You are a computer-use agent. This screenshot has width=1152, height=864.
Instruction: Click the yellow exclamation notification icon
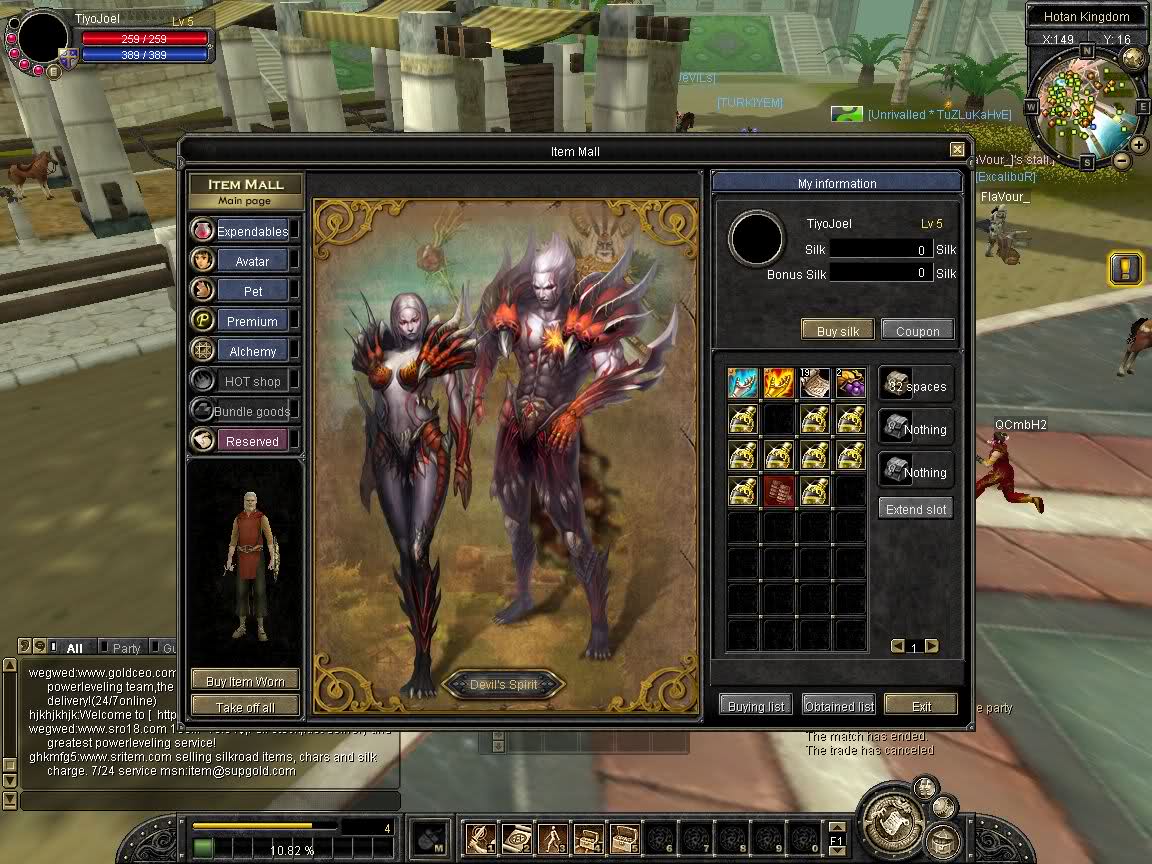(x=1125, y=268)
